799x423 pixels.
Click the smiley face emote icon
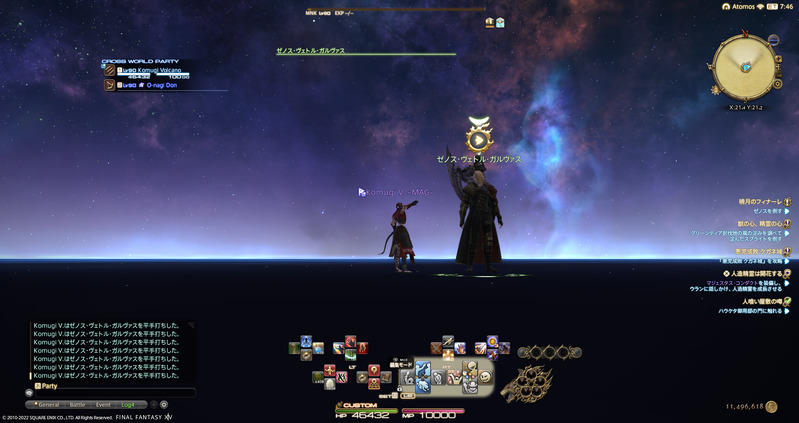485,376
